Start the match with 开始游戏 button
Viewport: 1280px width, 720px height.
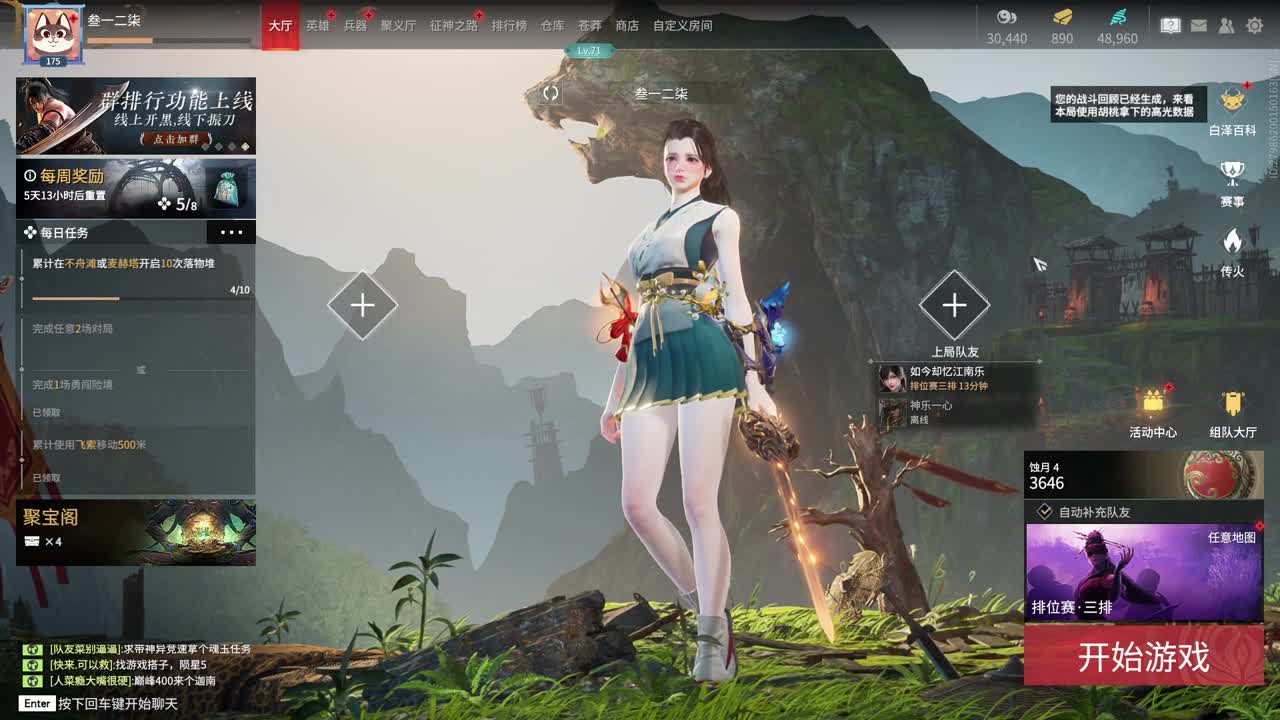[x=1143, y=656]
